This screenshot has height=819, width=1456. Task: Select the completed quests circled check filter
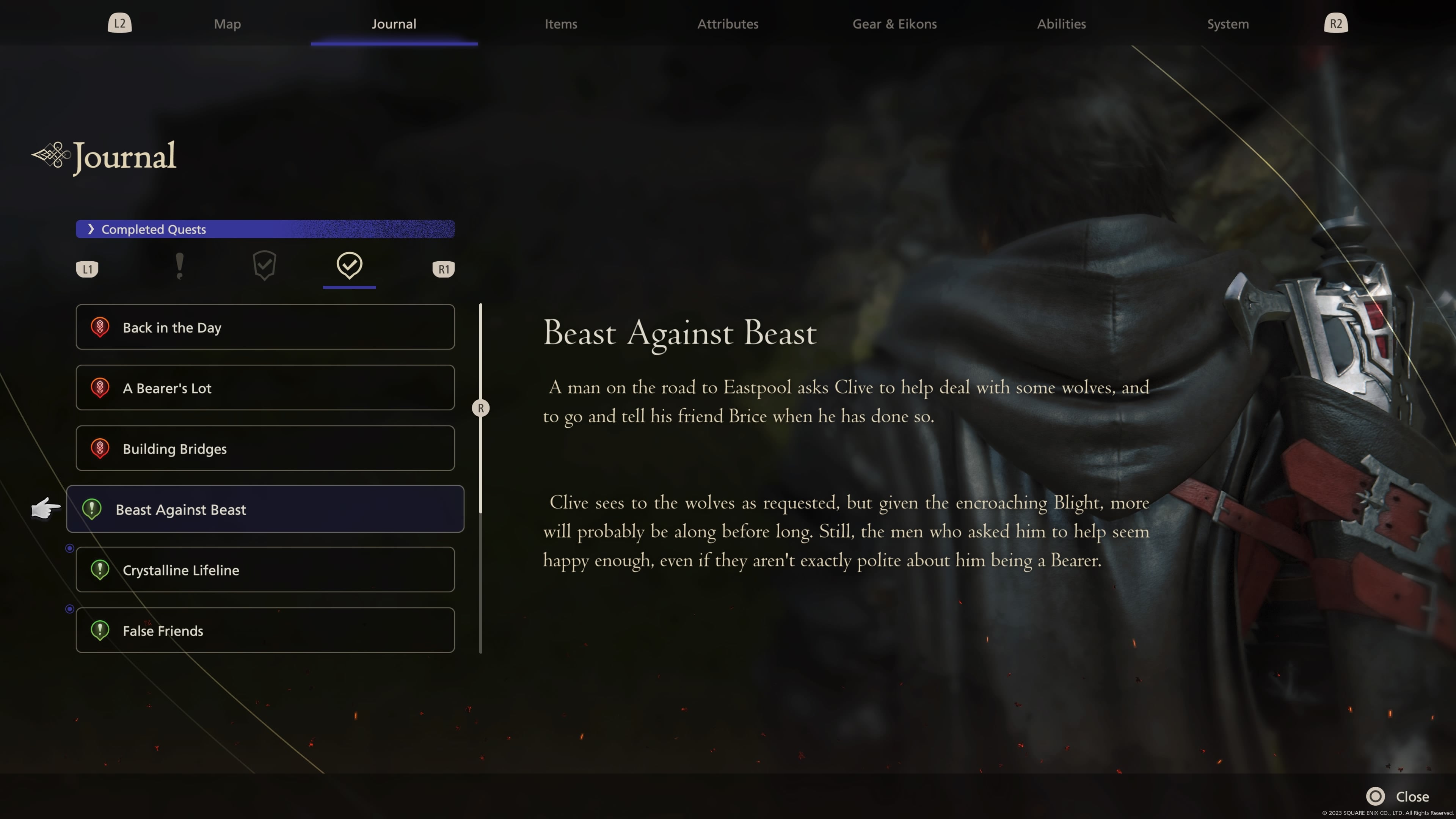349,266
